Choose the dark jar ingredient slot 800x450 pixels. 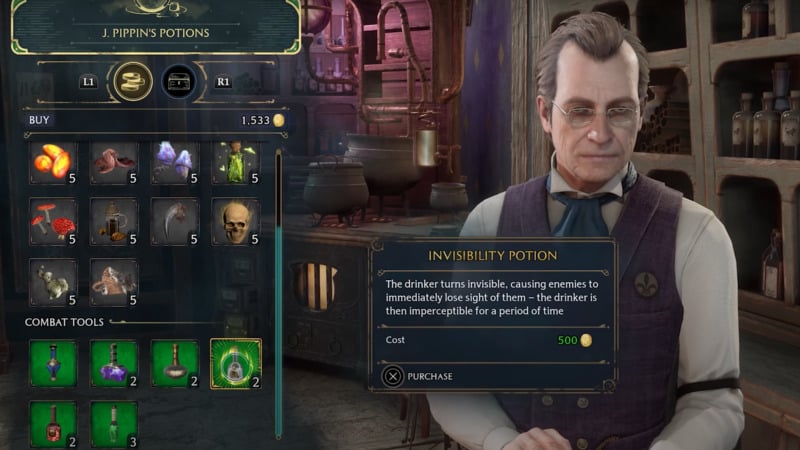pyautogui.click(x=114, y=221)
